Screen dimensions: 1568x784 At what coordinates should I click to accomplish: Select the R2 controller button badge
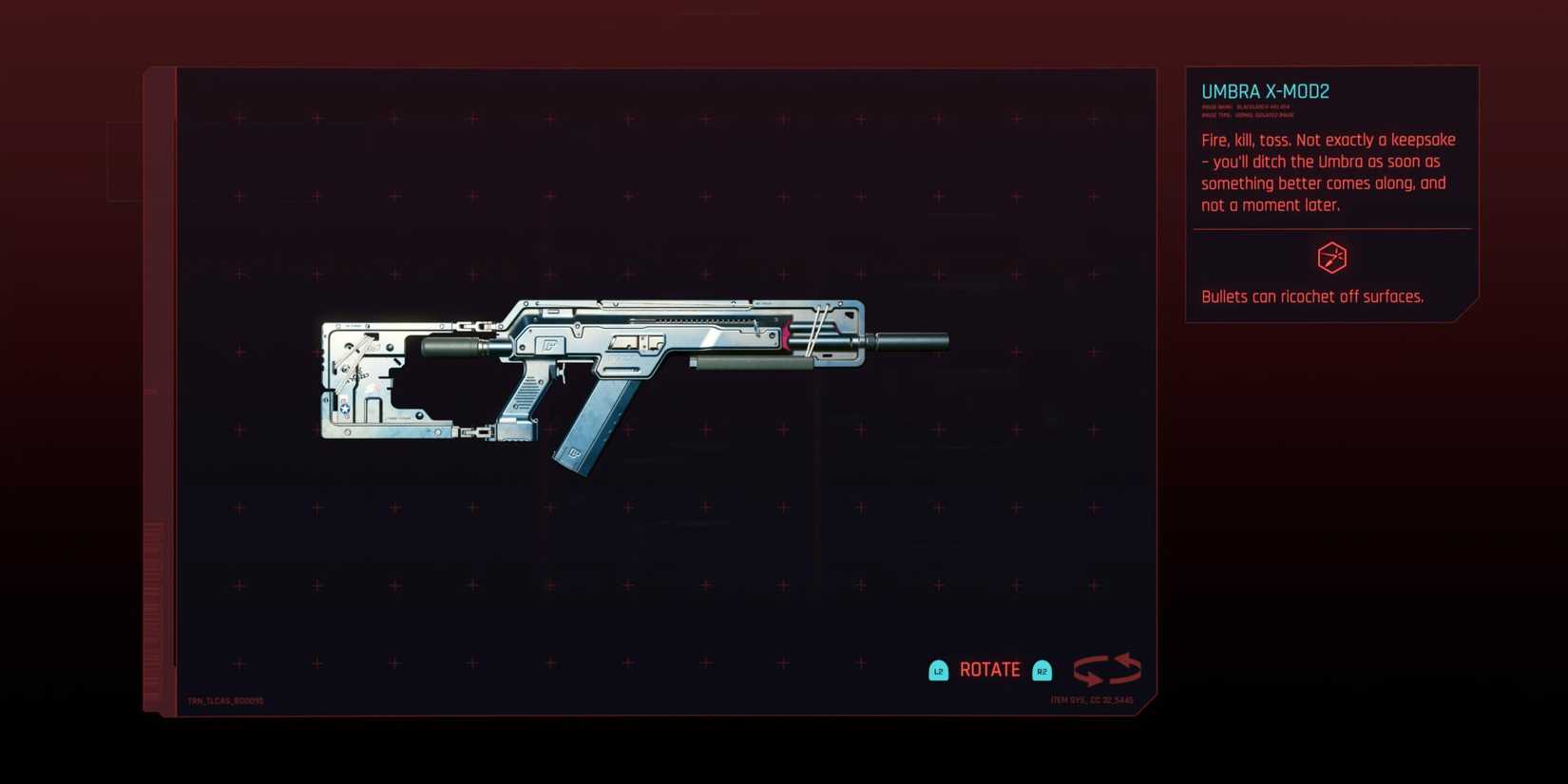[x=1042, y=670]
